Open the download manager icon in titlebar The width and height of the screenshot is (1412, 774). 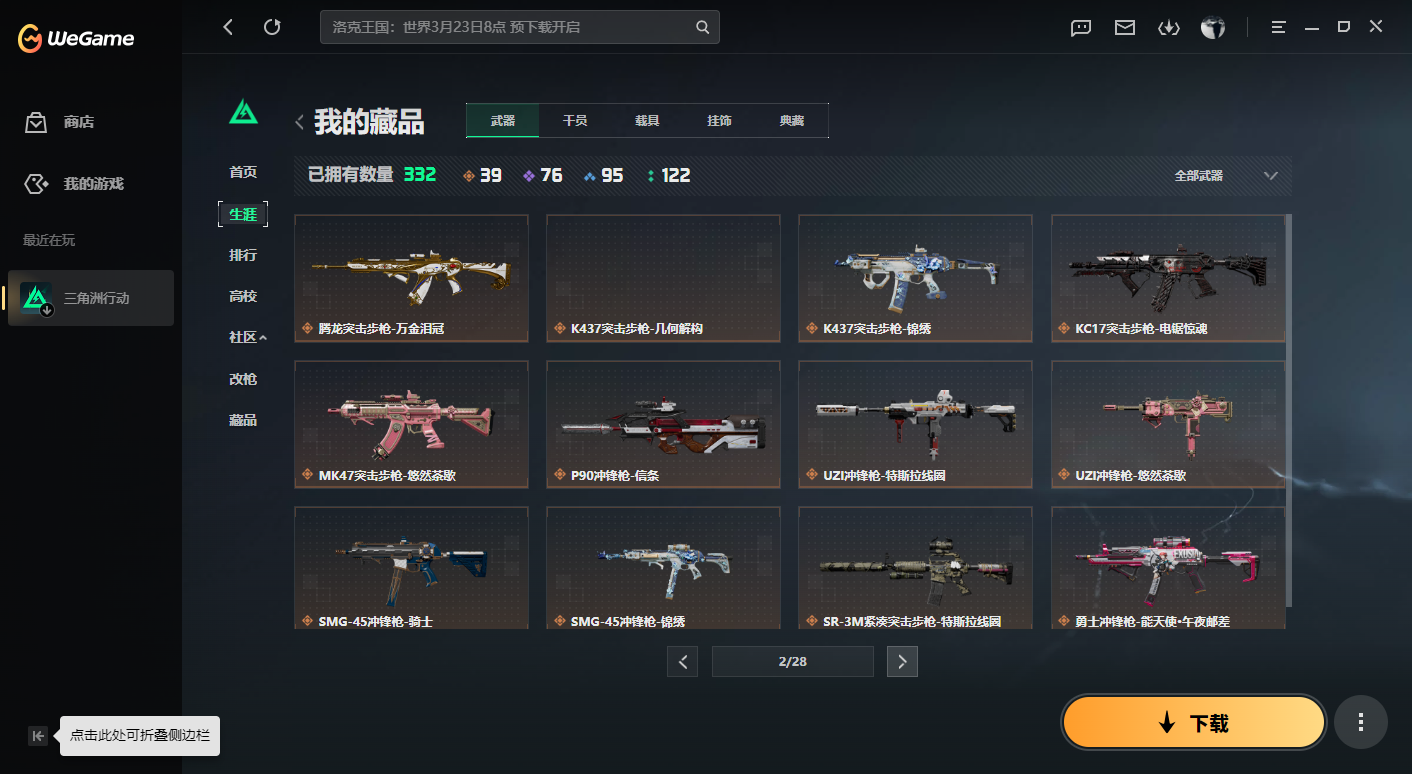click(x=1169, y=28)
